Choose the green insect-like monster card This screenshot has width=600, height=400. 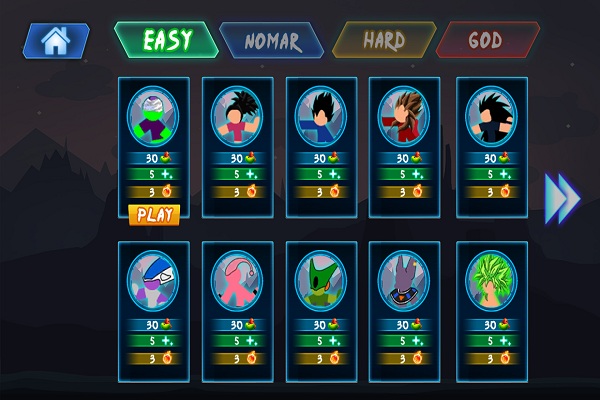click(320, 280)
